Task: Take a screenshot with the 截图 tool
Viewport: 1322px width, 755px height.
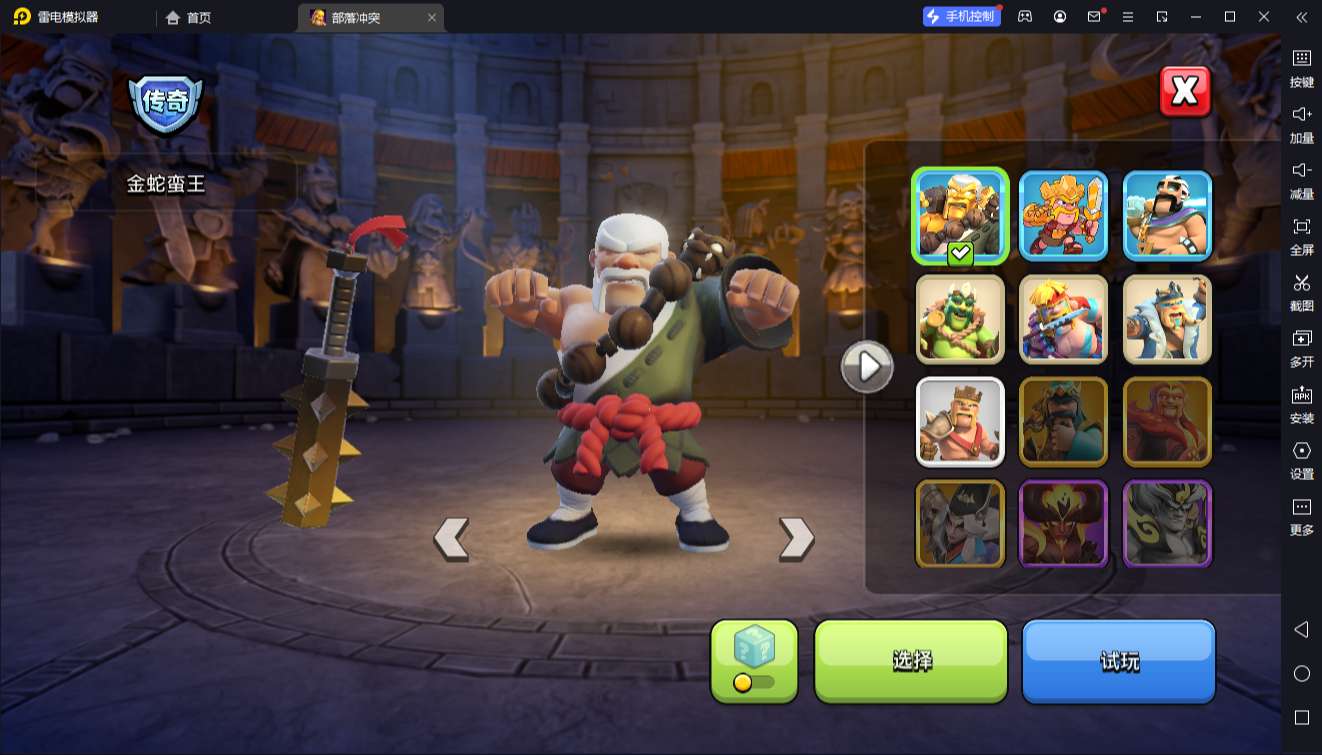Action: click(1301, 292)
